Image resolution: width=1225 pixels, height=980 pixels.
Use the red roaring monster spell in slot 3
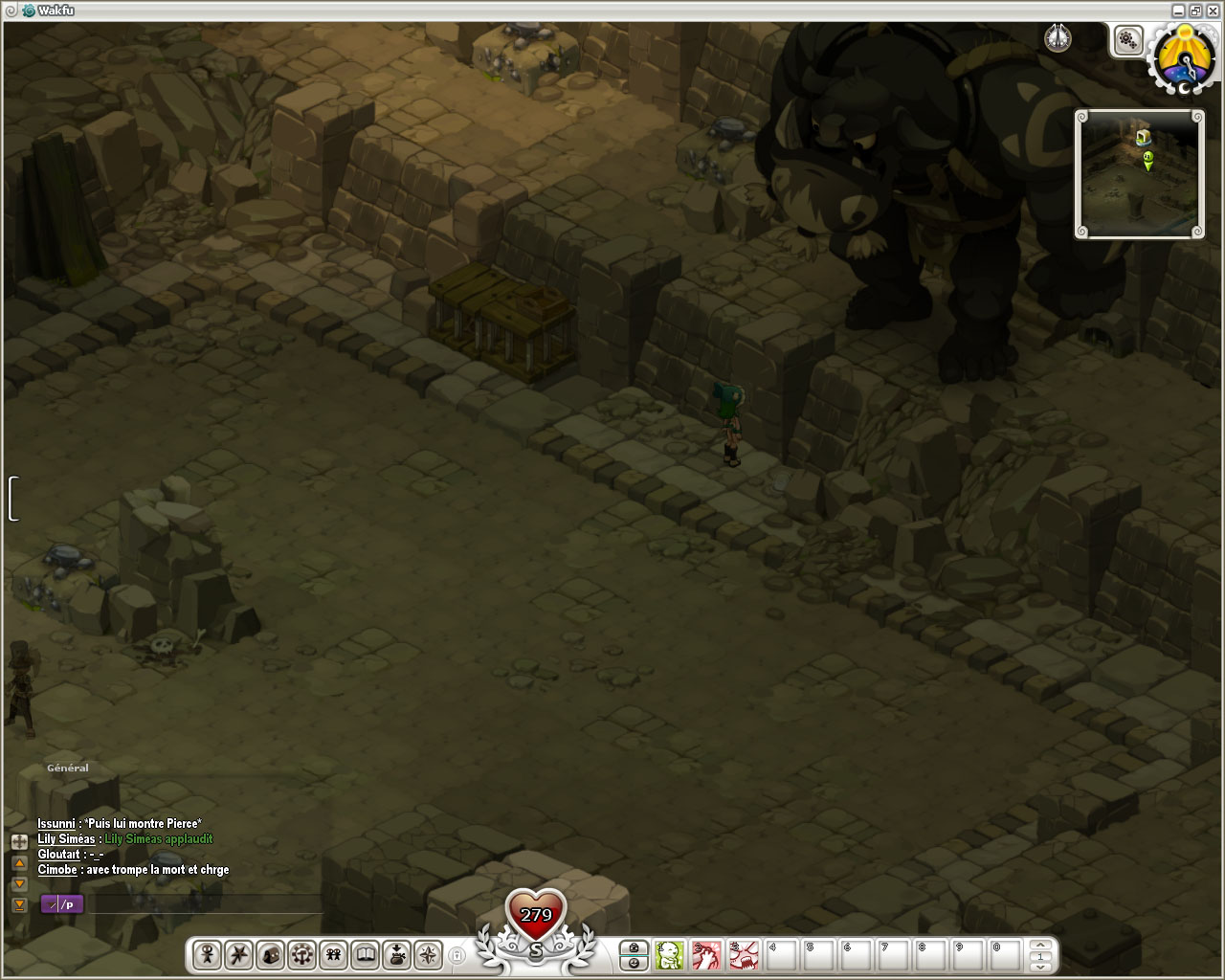coord(744,954)
